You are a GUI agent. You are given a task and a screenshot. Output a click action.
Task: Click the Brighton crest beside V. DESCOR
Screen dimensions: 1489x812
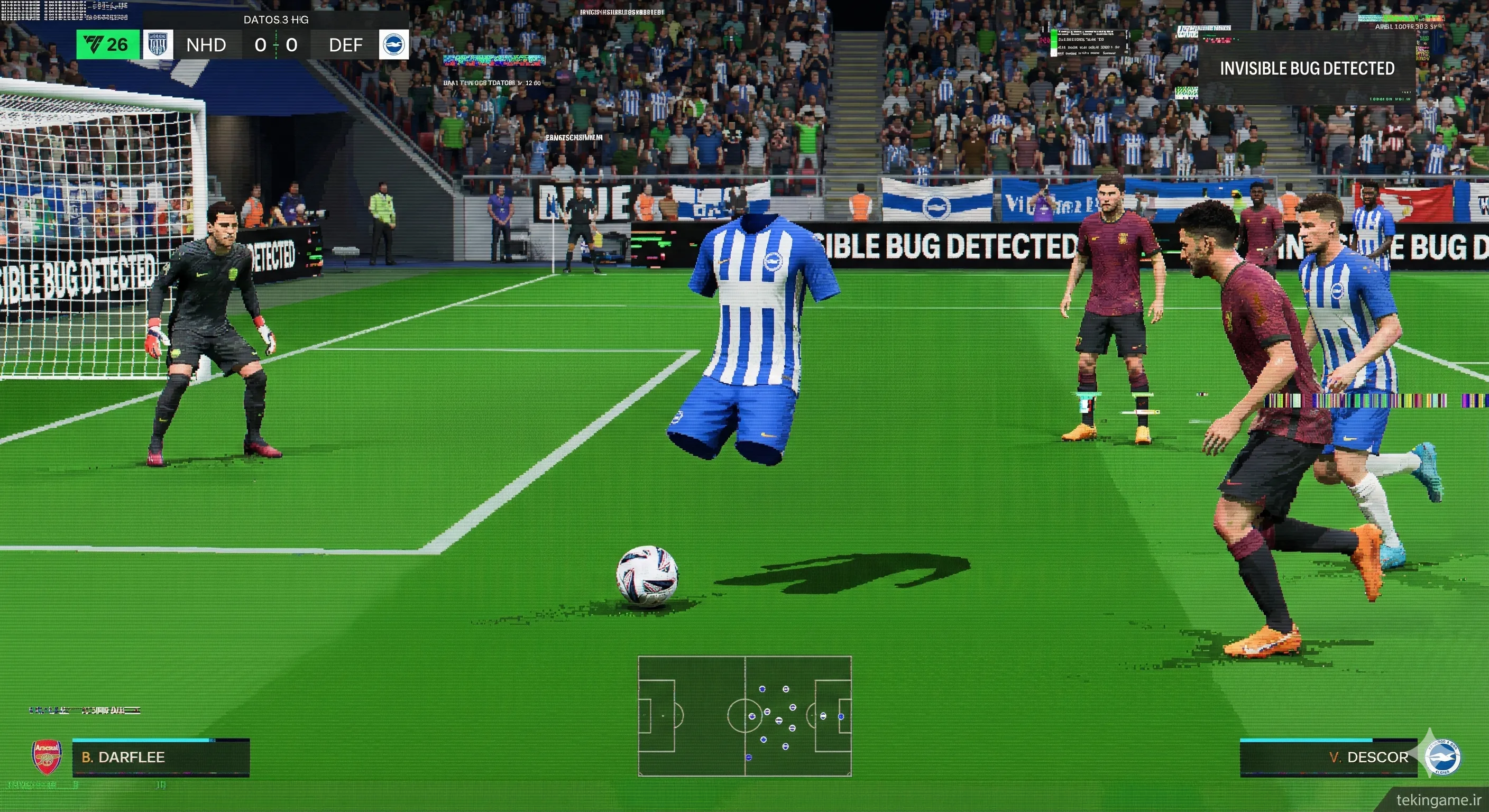click(1441, 757)
